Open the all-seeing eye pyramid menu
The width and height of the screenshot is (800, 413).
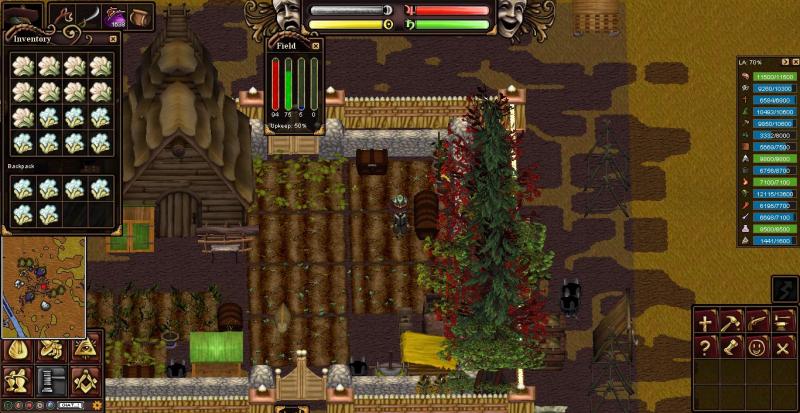pyautogui.click(x=84, y=349)
